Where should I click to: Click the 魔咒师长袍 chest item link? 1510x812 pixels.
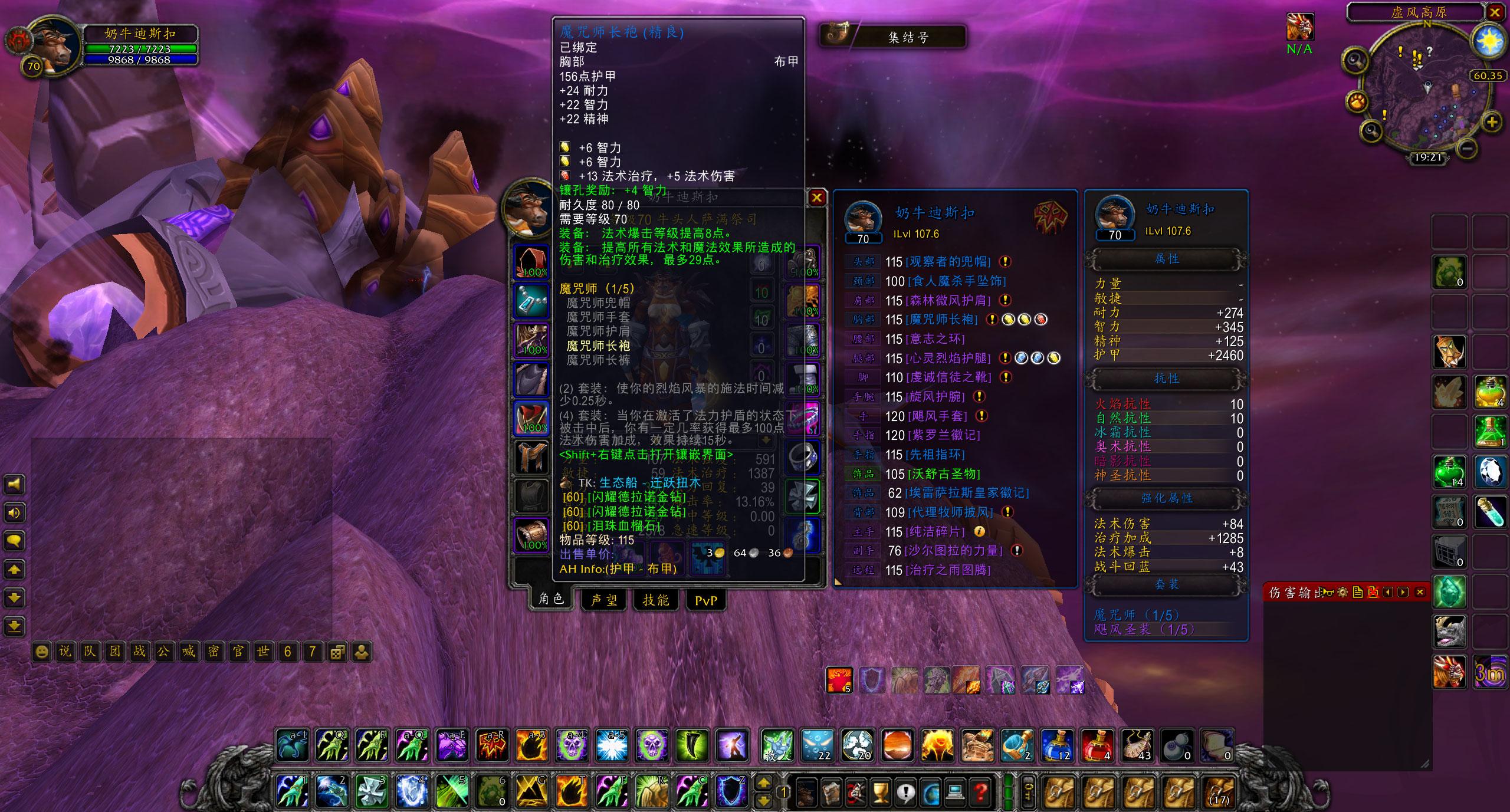click(941, 320)
